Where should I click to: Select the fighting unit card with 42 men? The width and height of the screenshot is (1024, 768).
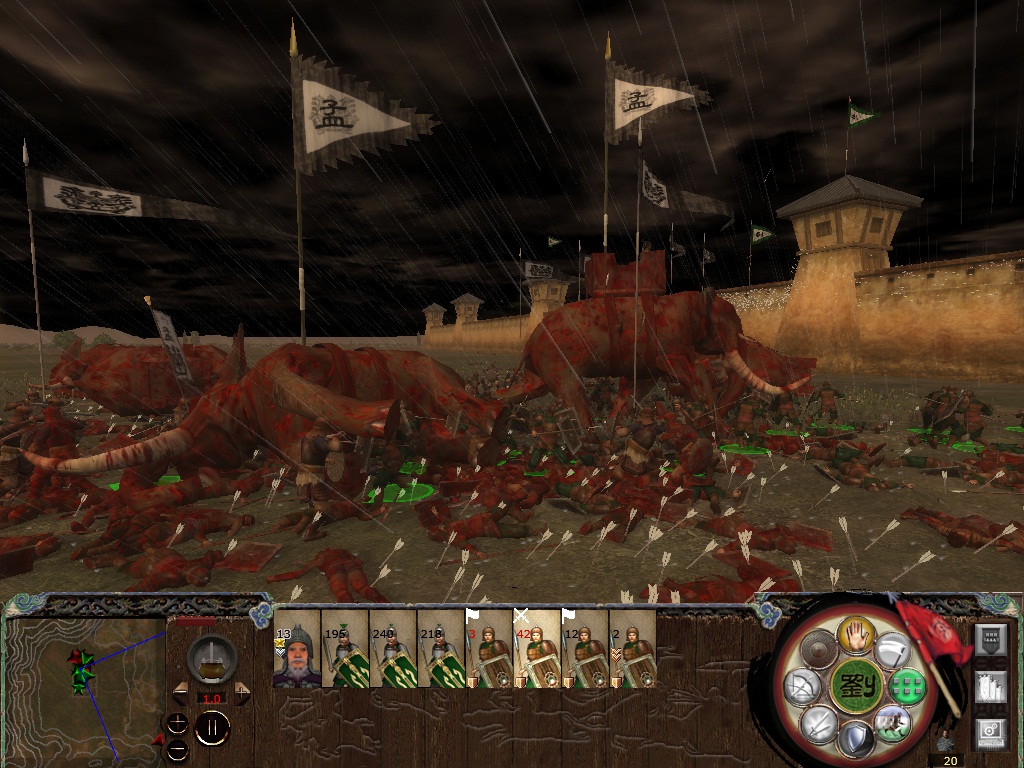537,649
